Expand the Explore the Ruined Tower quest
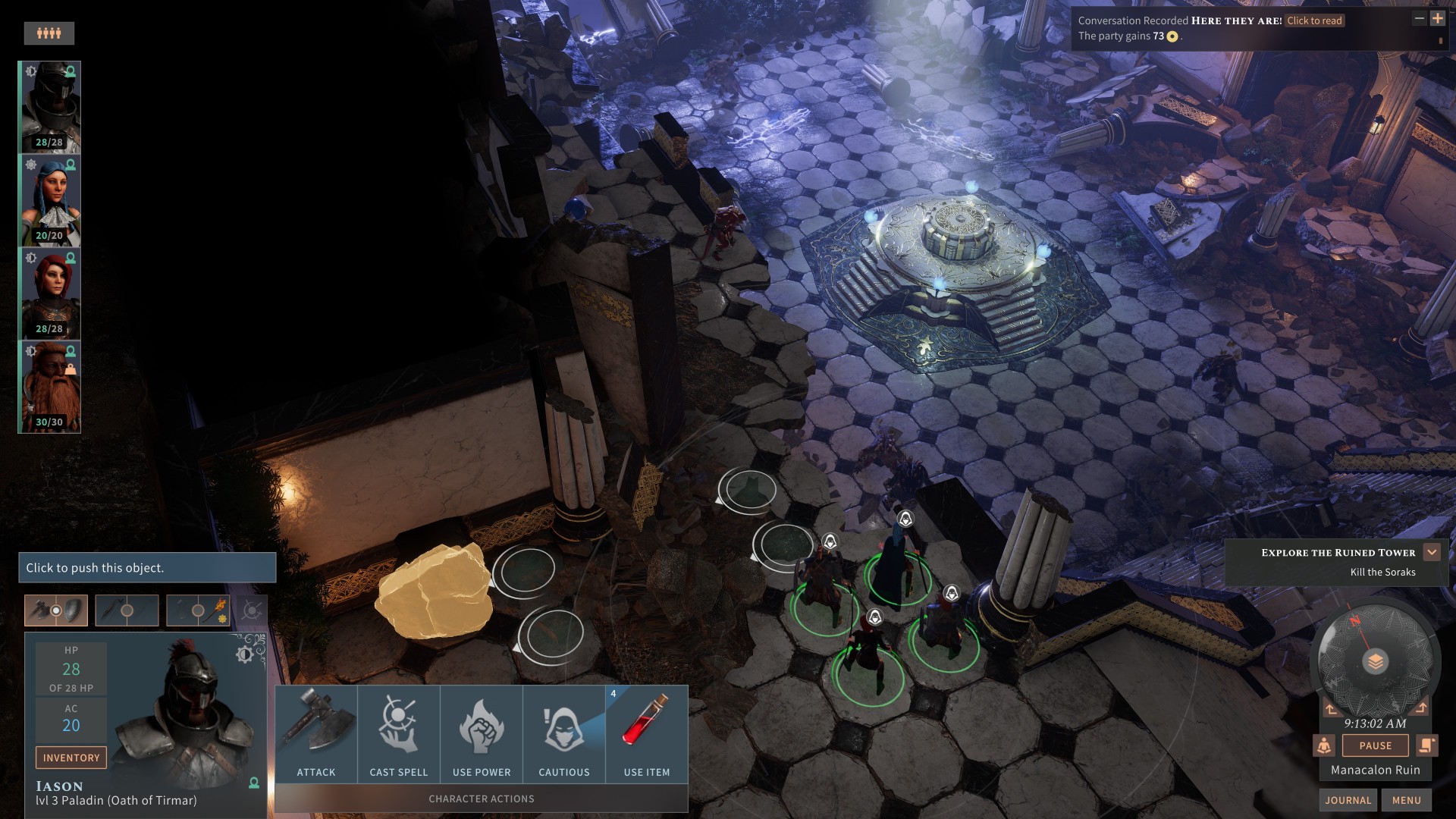This screenshot has height=819, width=1456. coord(1432,552)
